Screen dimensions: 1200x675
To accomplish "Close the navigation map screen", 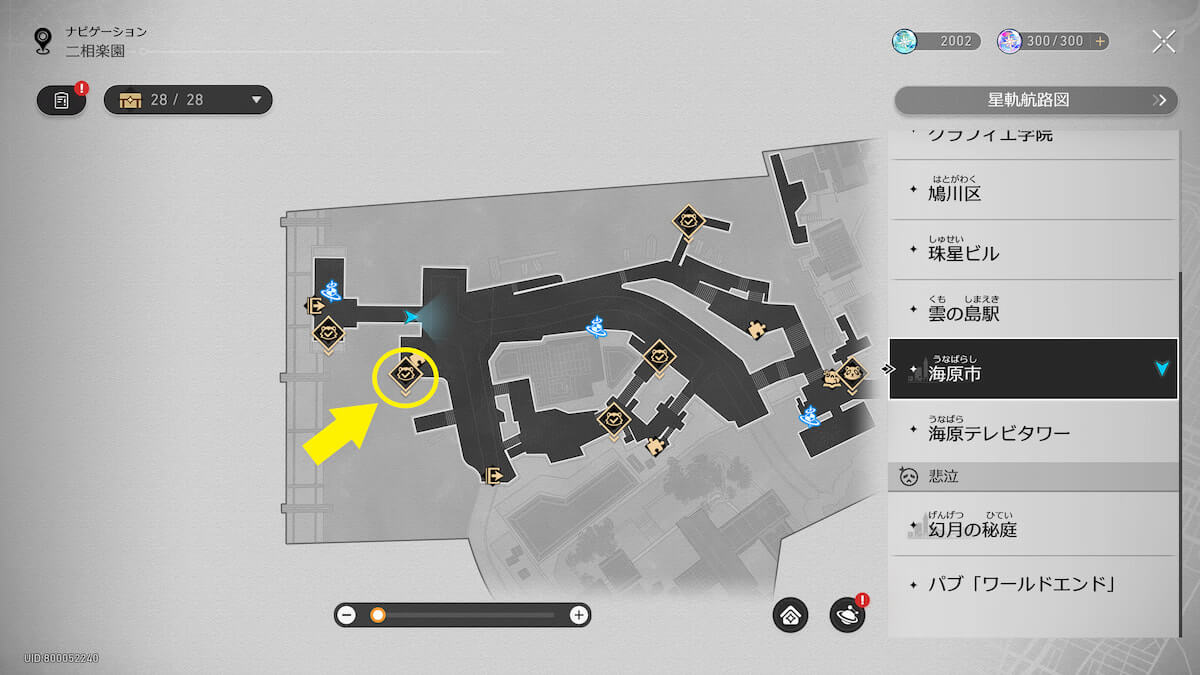I will click(x=1163, y=41).
